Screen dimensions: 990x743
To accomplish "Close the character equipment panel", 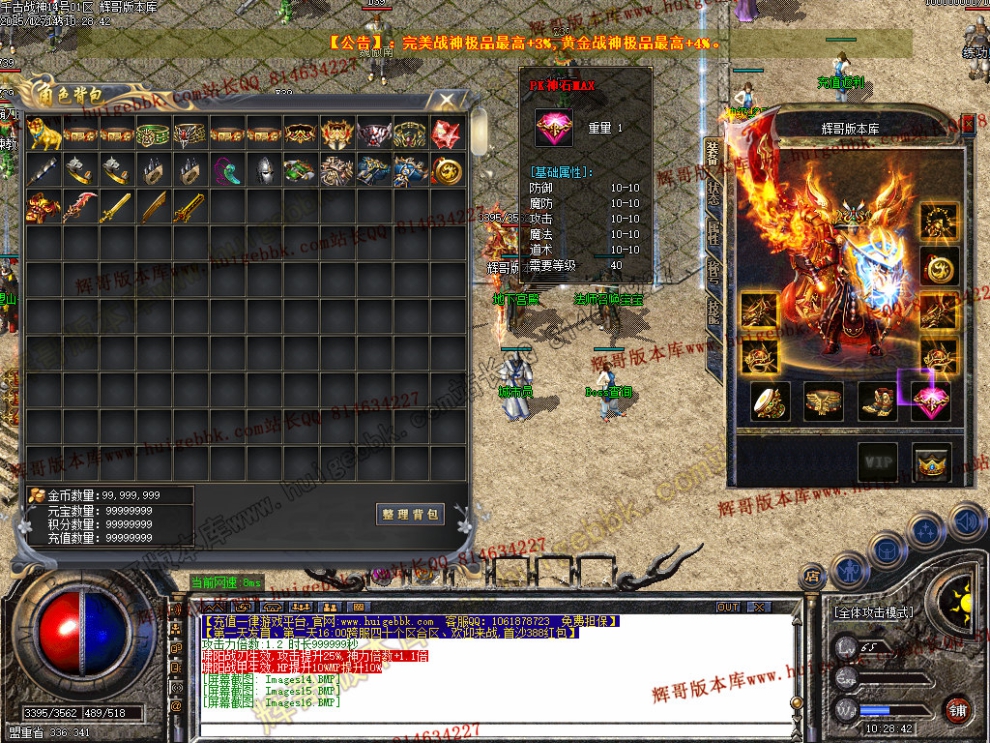I will pyautogui.click(x=968, y=123).
